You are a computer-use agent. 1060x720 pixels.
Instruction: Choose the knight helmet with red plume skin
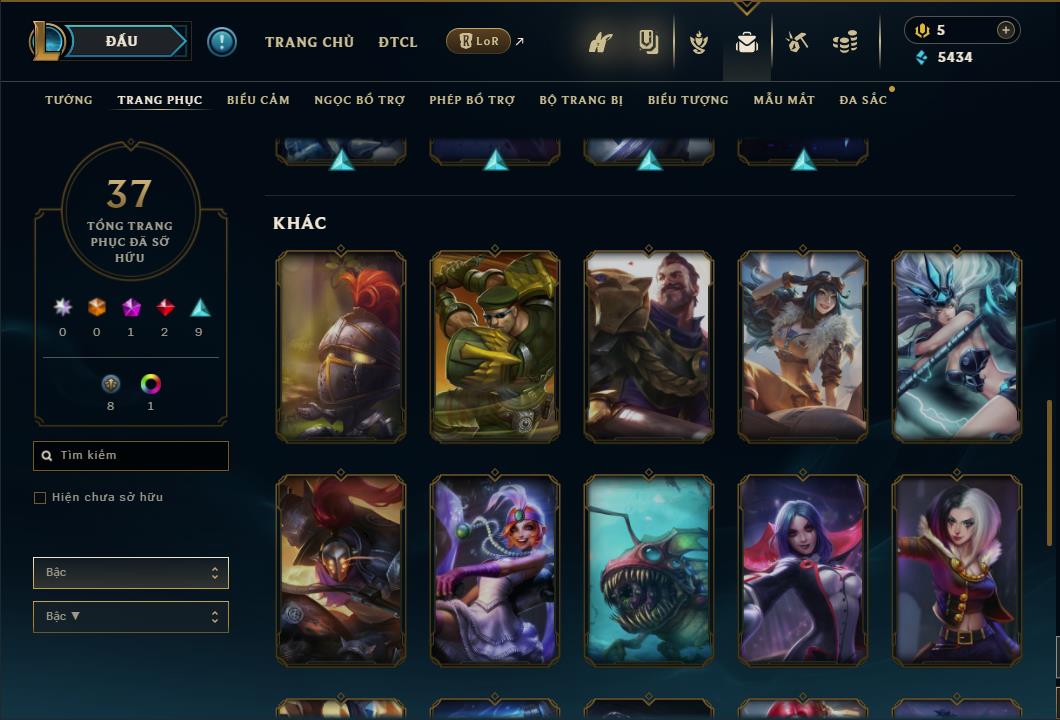pyautogui.click(x=341, y=347)
